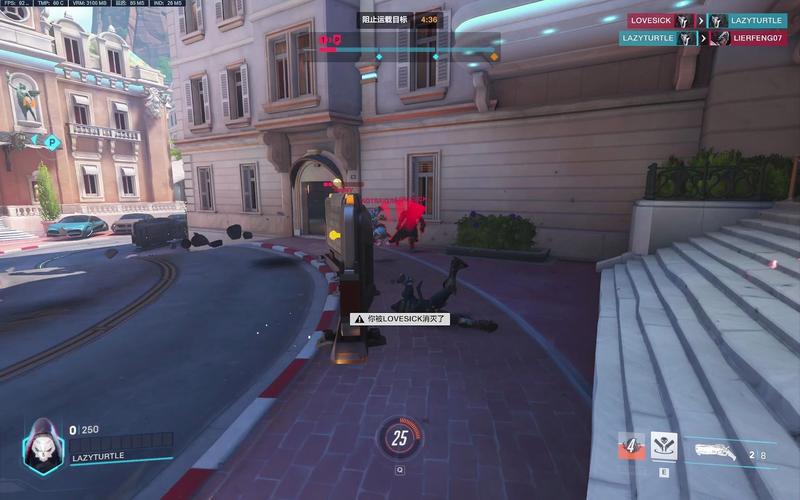Select the Wraith Form ability on cooldown
Viewport: 800px width, 500px height.
[x=631, y=445]
